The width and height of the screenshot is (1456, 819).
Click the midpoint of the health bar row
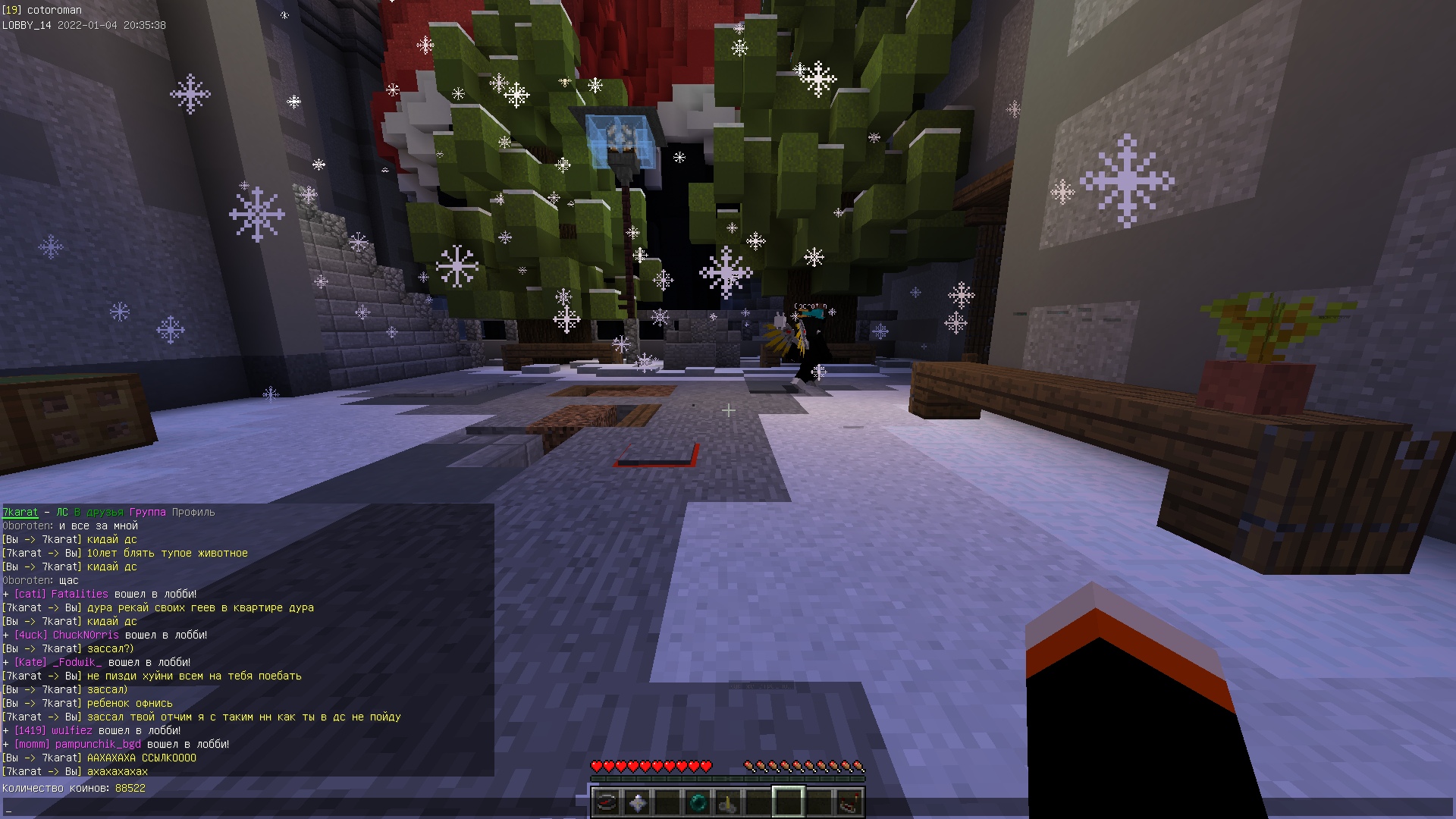click(652, 765)
